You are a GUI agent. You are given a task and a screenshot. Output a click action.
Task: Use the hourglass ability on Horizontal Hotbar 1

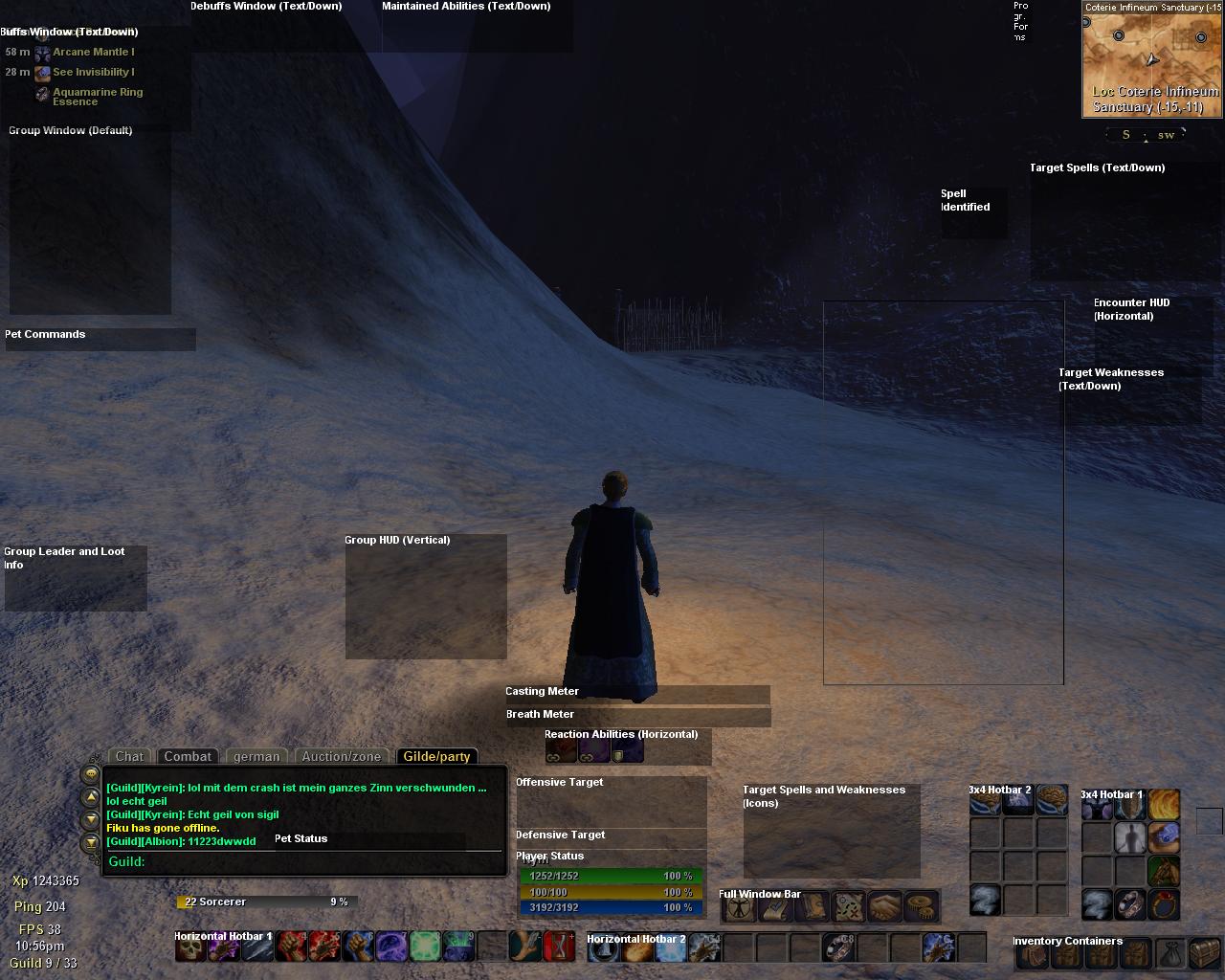tap(559, 947)
